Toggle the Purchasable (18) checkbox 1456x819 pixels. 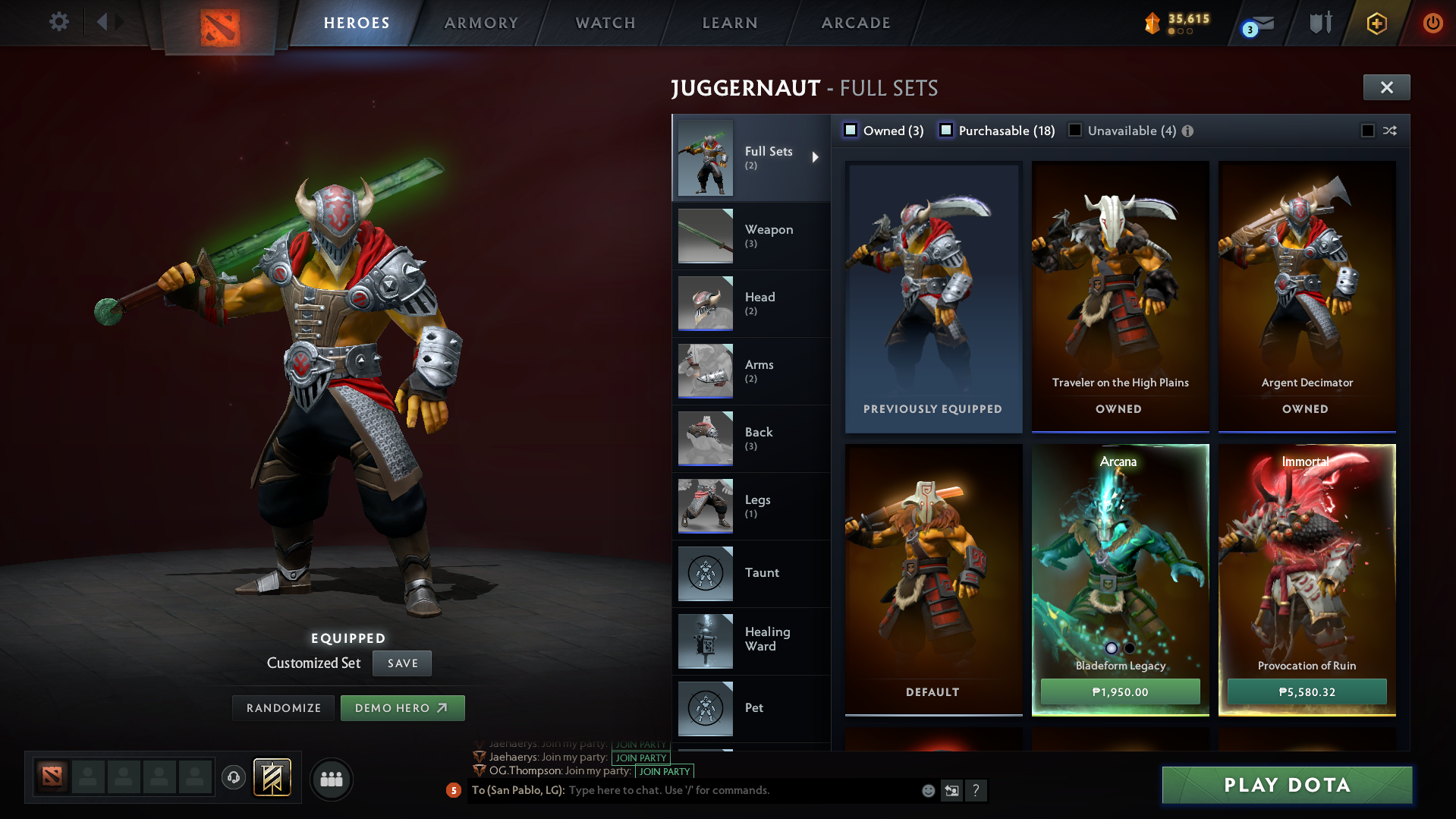[x=946, y=130]
